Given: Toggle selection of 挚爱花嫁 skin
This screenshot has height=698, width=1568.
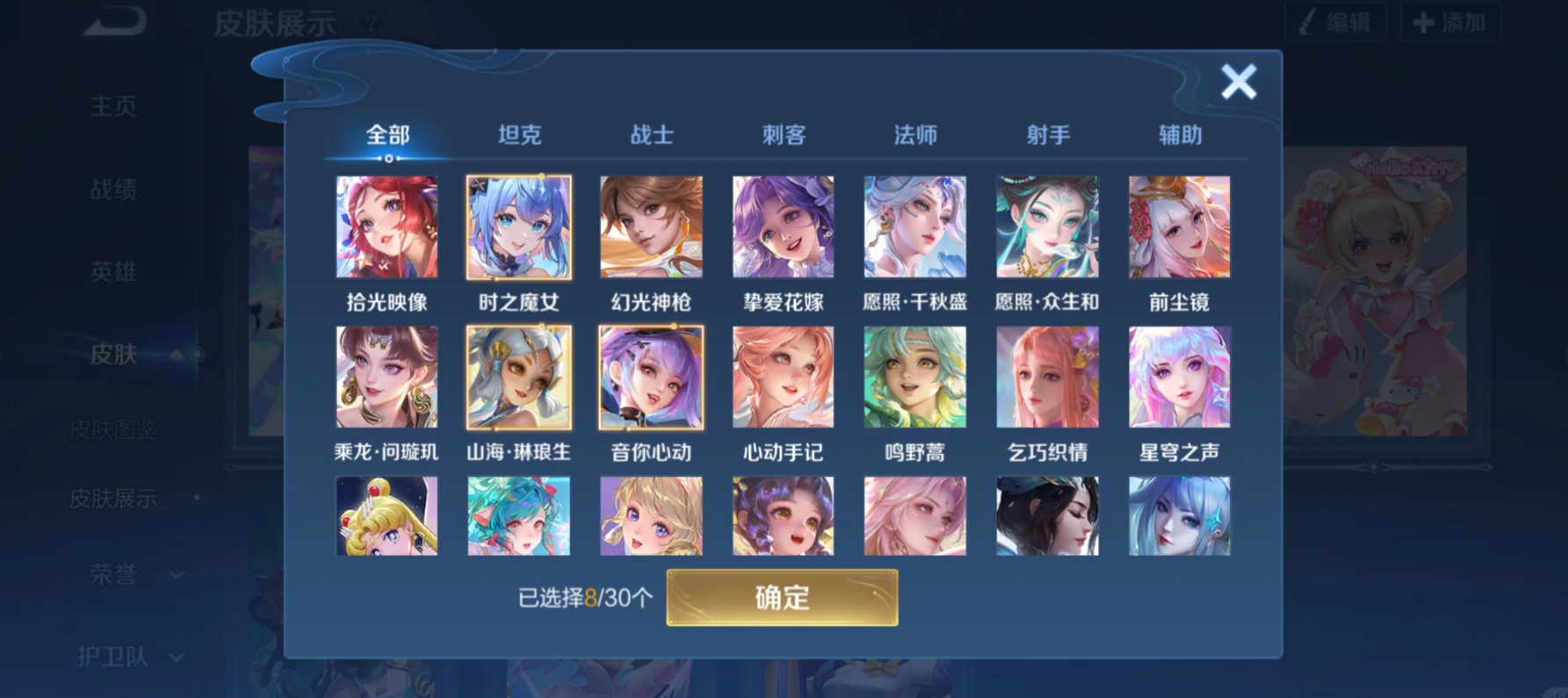Looking at the screenshot, I should click(783, 227).
